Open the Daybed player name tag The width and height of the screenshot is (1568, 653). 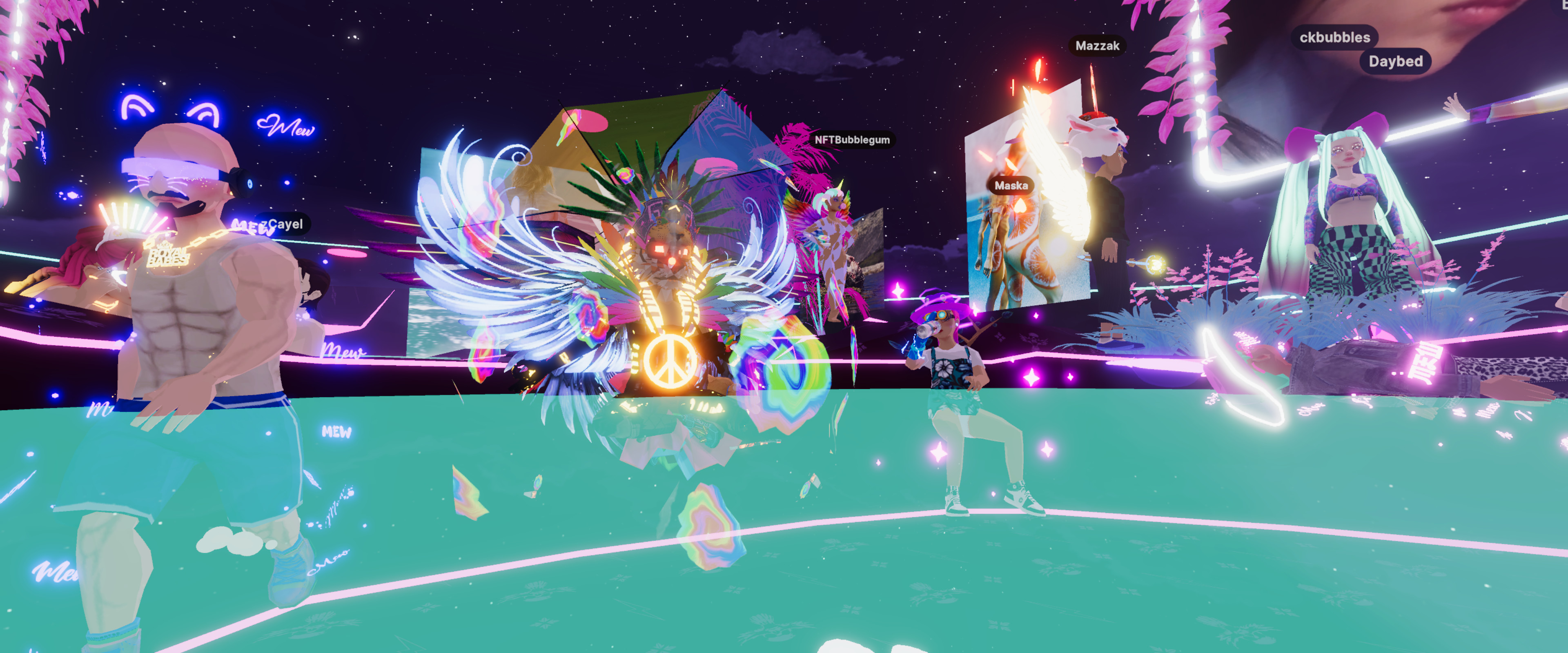pyautogui.click(x=1395, y=62)
